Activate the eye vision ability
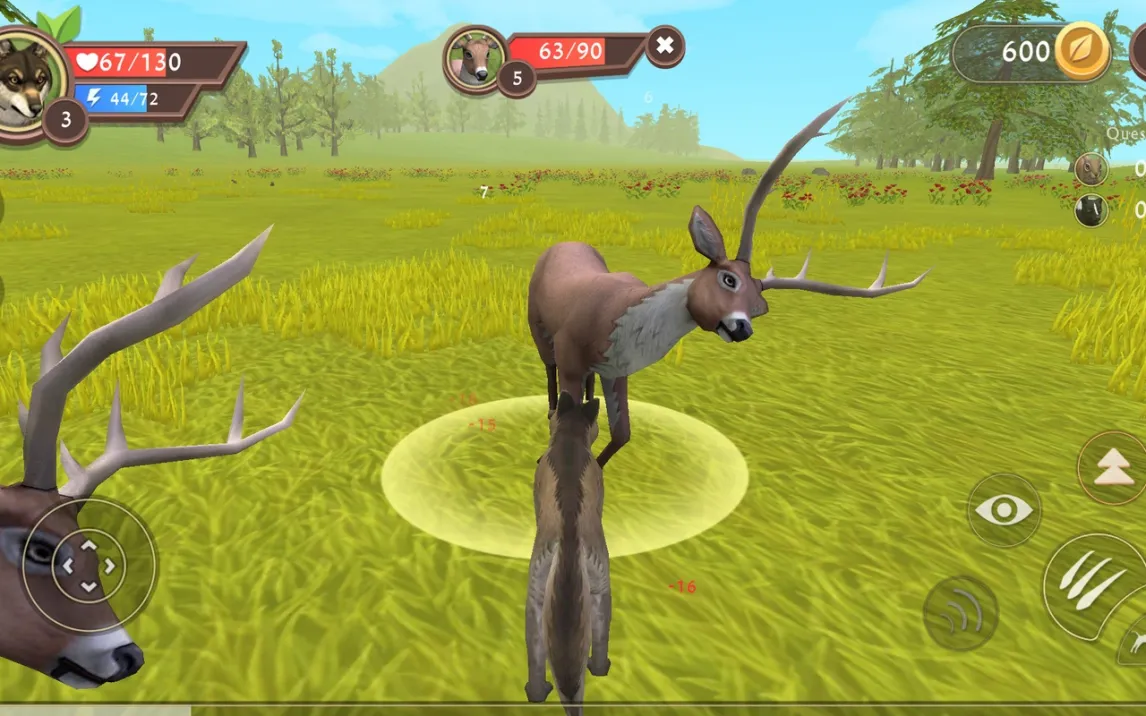This screenshot has width=1146, height=716. point(1004,511)
